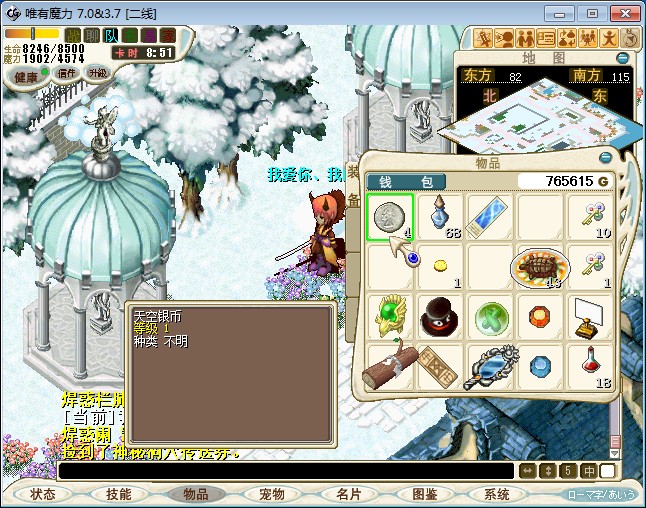The width and height of the screenshot is (646, 508).
Task: Select the turtle dish food item
Action: point(539,267)
